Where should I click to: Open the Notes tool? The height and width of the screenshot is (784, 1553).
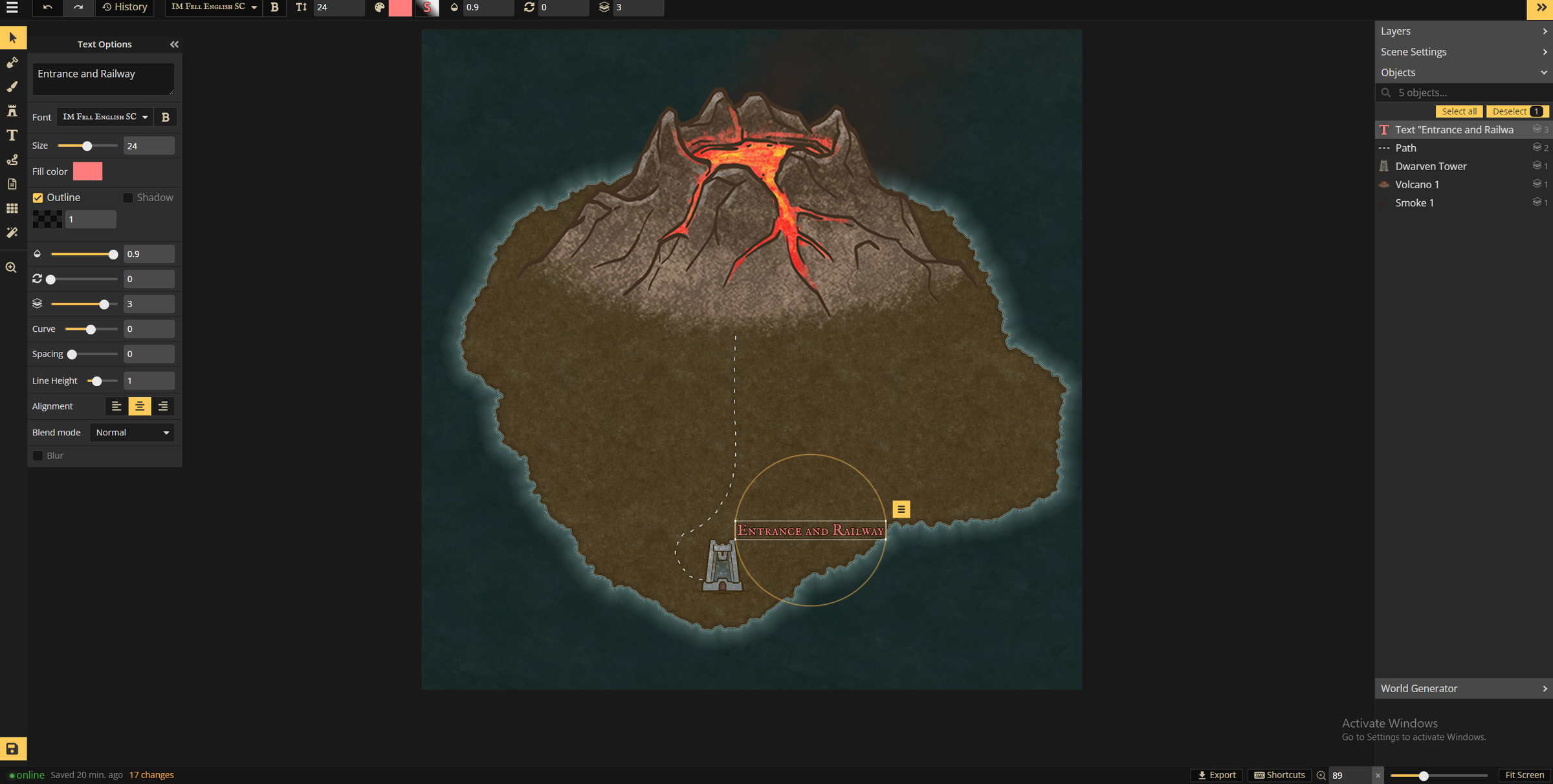point(12,184)
